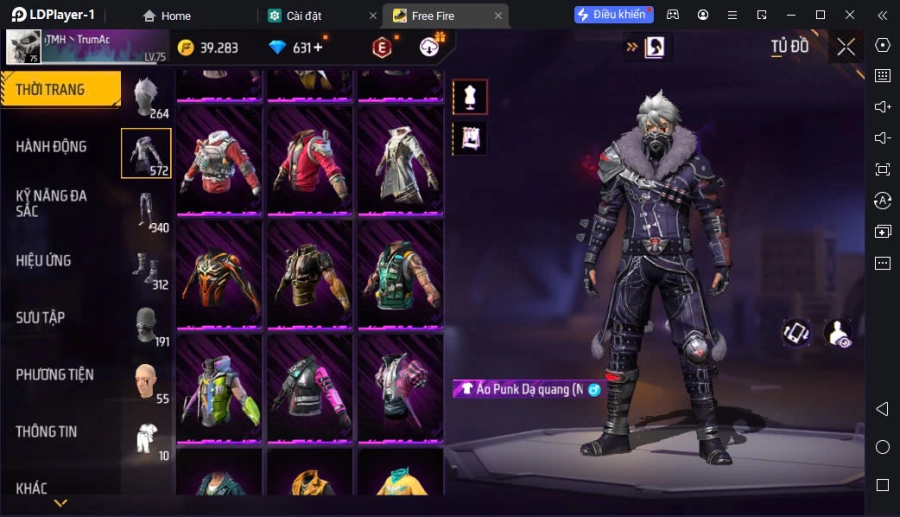Switch to the Hành Động tab
Screen dimensions: 900x517
[52, 146]
